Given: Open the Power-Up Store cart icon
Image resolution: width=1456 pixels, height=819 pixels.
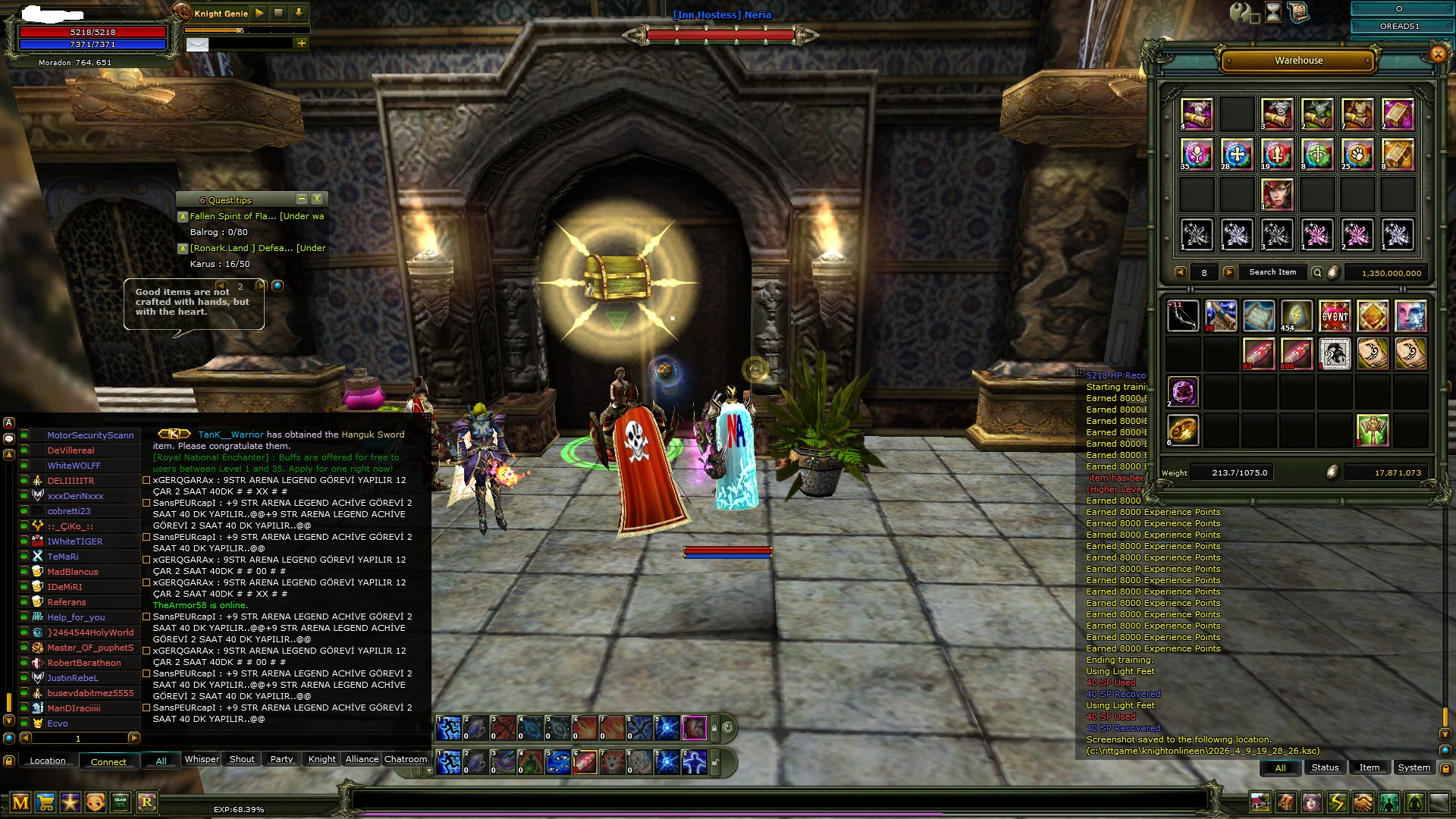Looking at the screenshot, I should point(45,802).
